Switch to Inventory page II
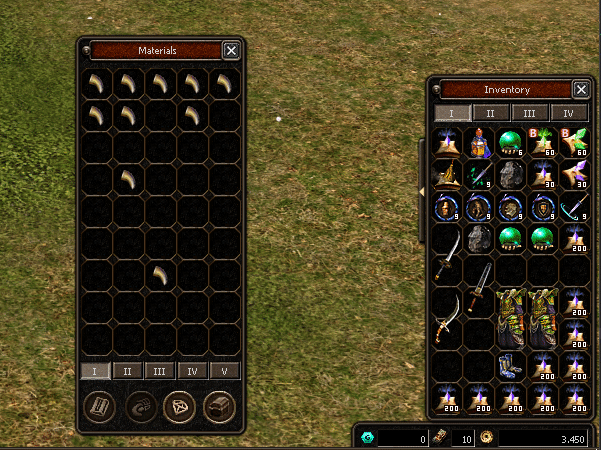 (491, 113)
